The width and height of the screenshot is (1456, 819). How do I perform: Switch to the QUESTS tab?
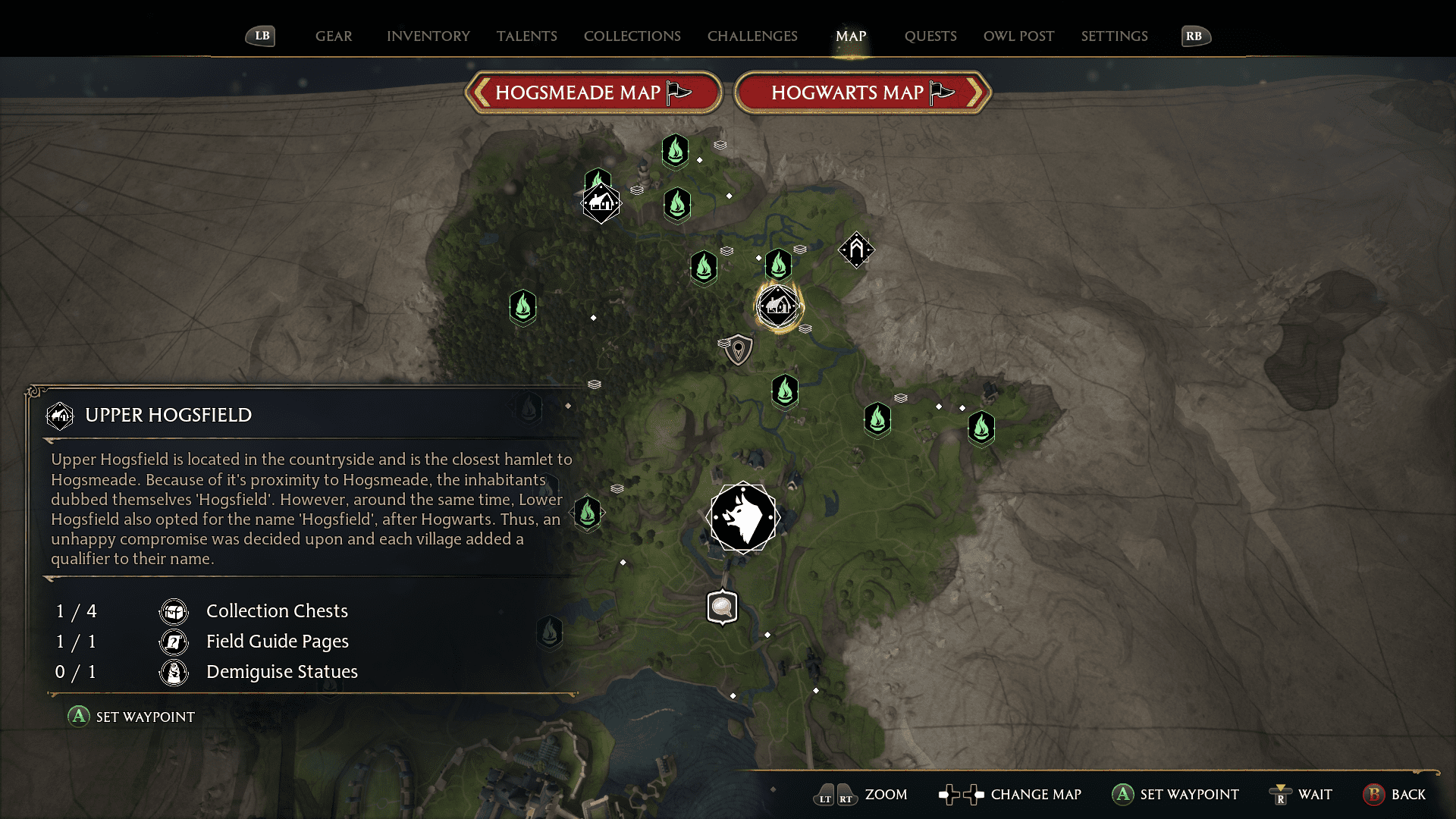pos(930,36)
